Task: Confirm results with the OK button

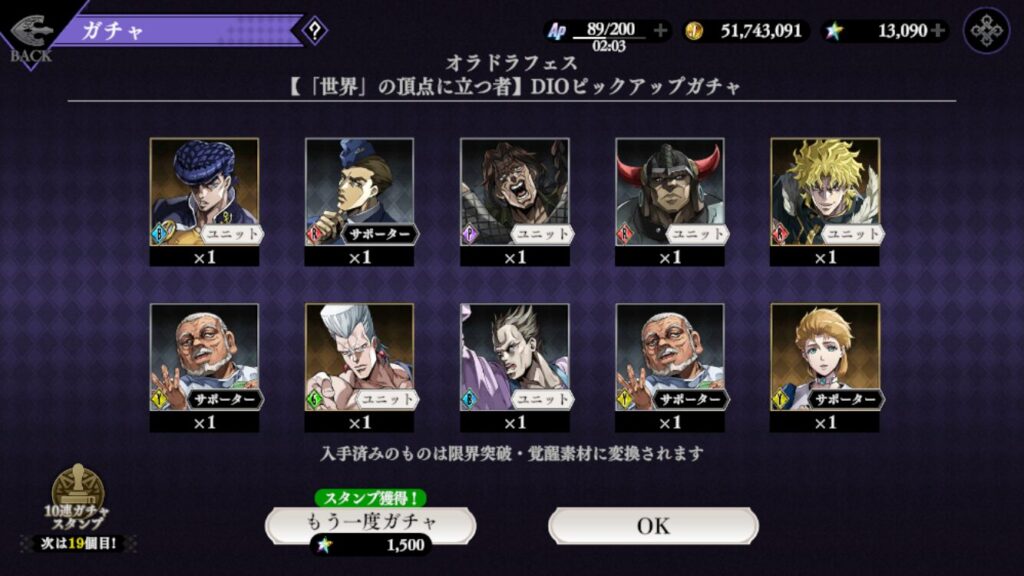Action: pos(653,525)
